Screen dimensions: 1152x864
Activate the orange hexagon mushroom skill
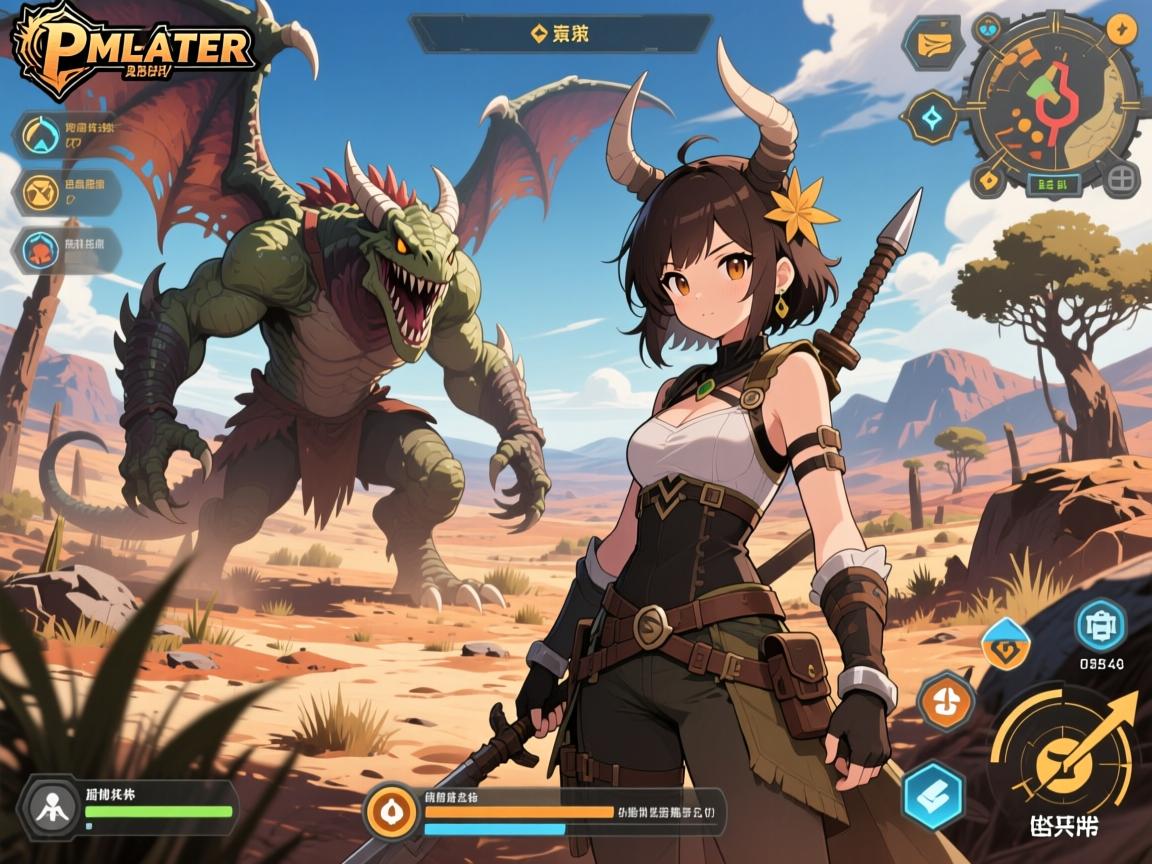click(946, 700)
